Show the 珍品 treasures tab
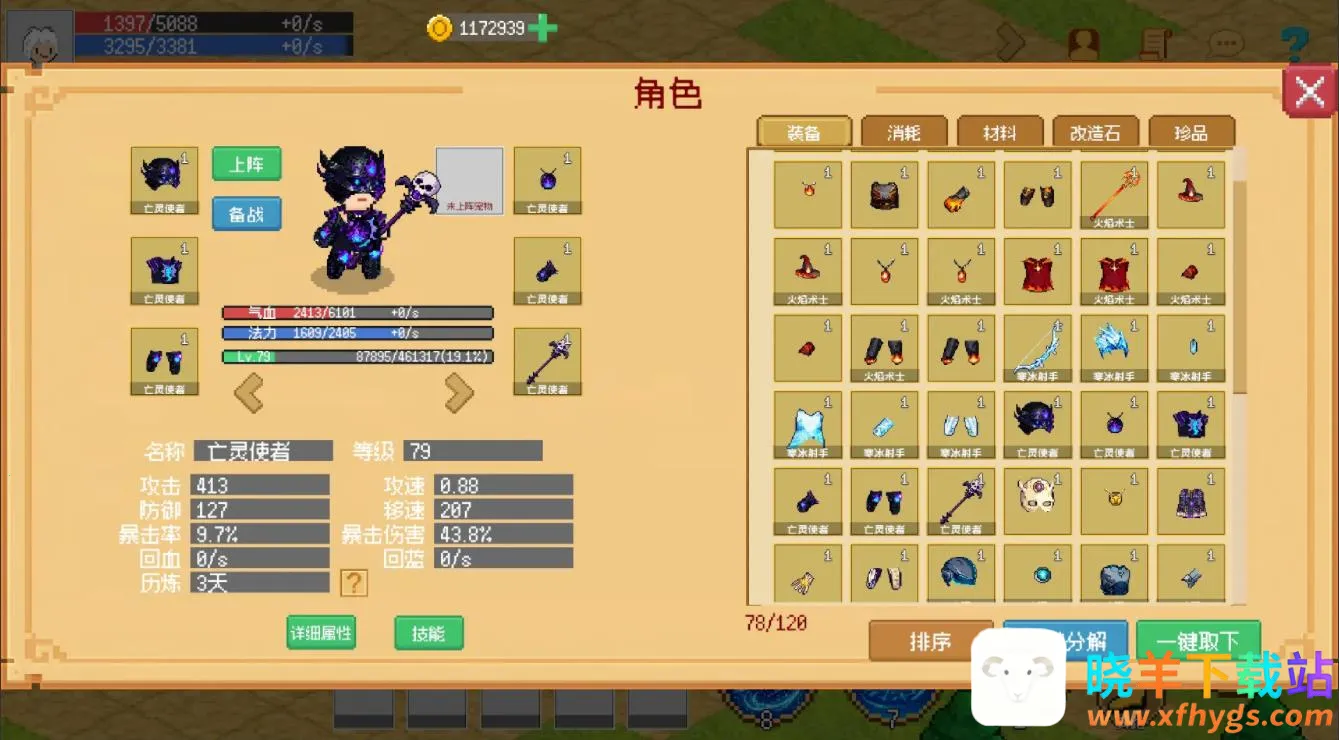Image resolution: width=1339 pixels, height=740 pixels. (x=1191, y=132)
